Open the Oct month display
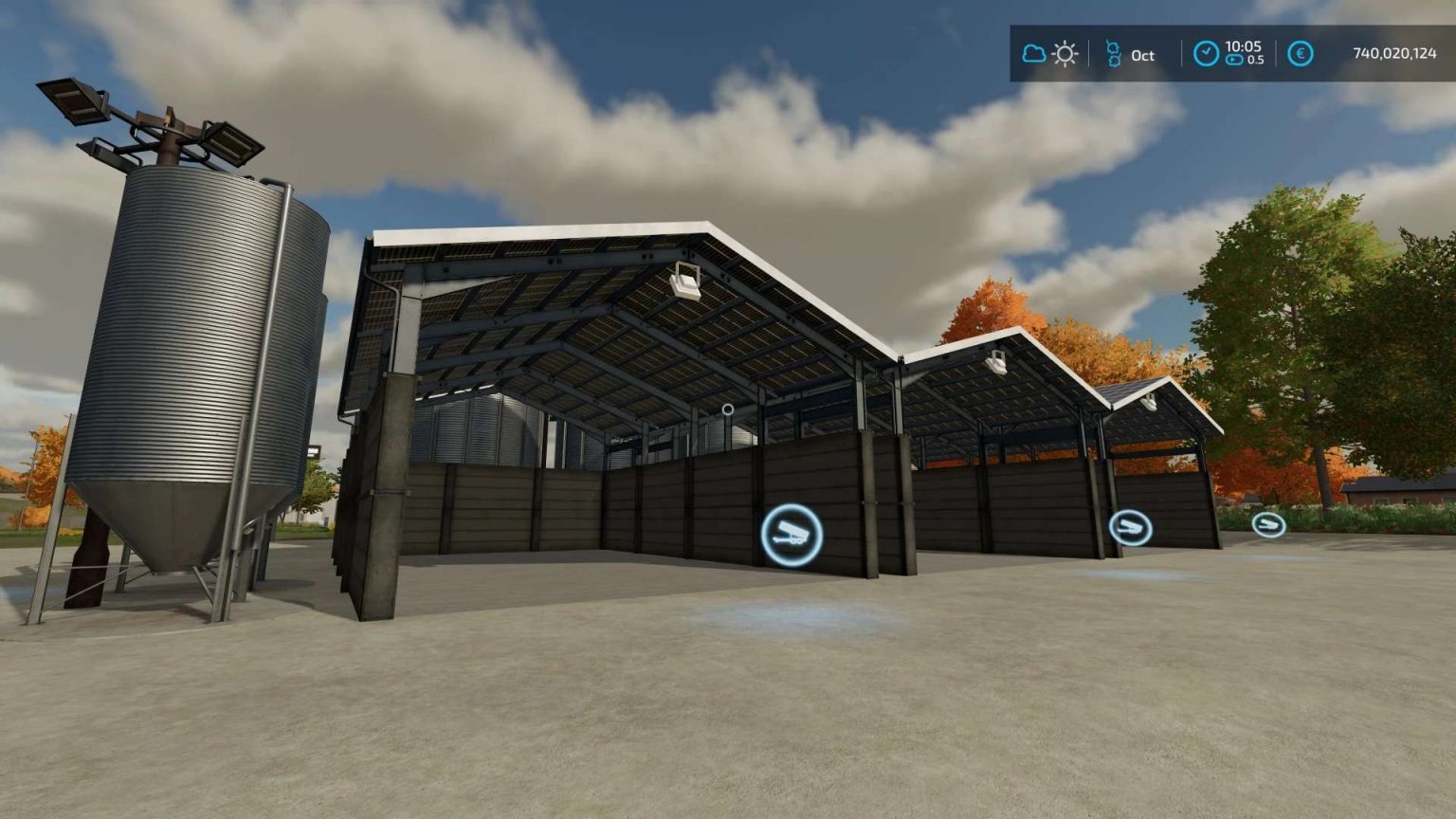The image size is (1456, 819). (1141, 55)
